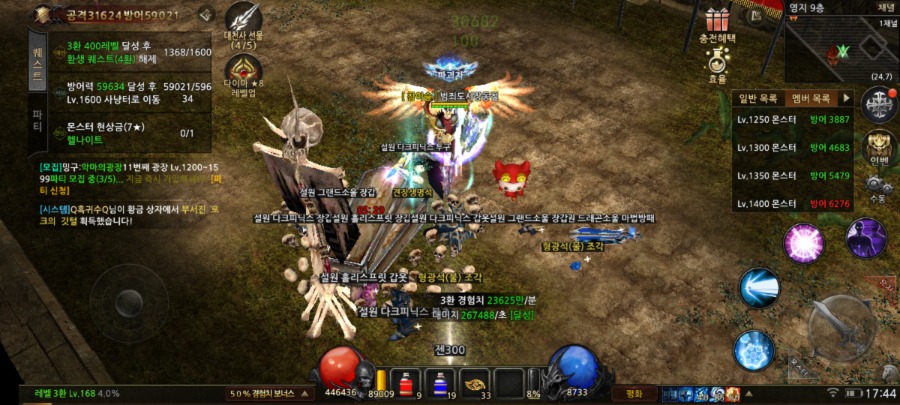Toggle the 수동 manual combat mode
Viewport: 900px width, 405px height.
point(879,188)
